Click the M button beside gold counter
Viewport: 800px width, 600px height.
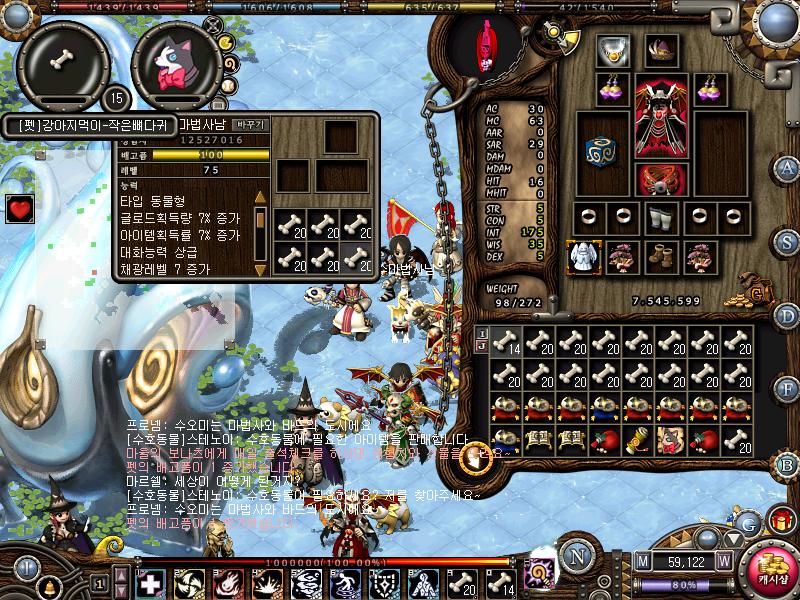click(641, 561)
